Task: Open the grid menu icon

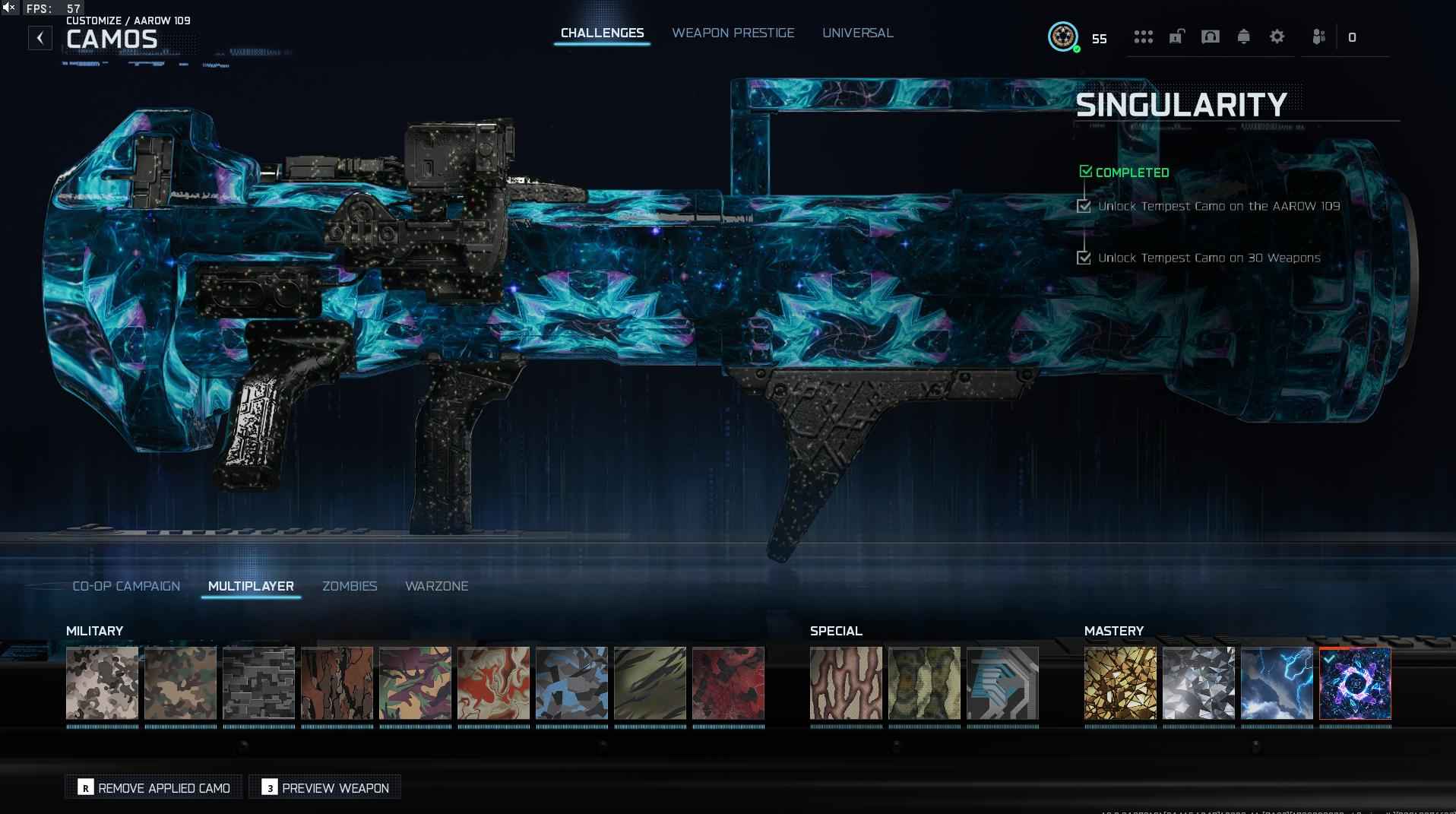Action: (1143, 36)
